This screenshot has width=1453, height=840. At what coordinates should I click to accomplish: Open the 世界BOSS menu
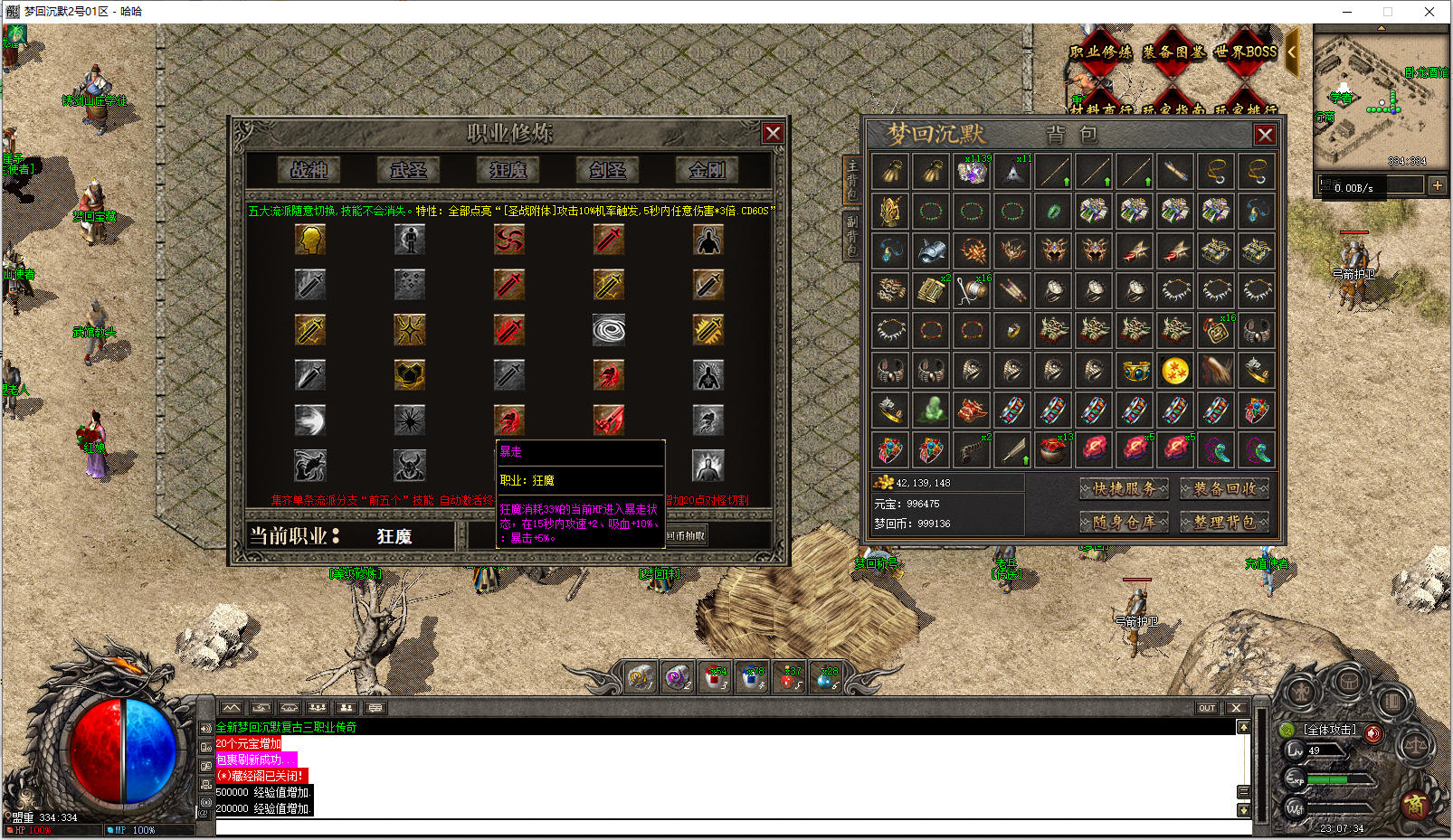pyautogui.click(x=1246, y=52)
